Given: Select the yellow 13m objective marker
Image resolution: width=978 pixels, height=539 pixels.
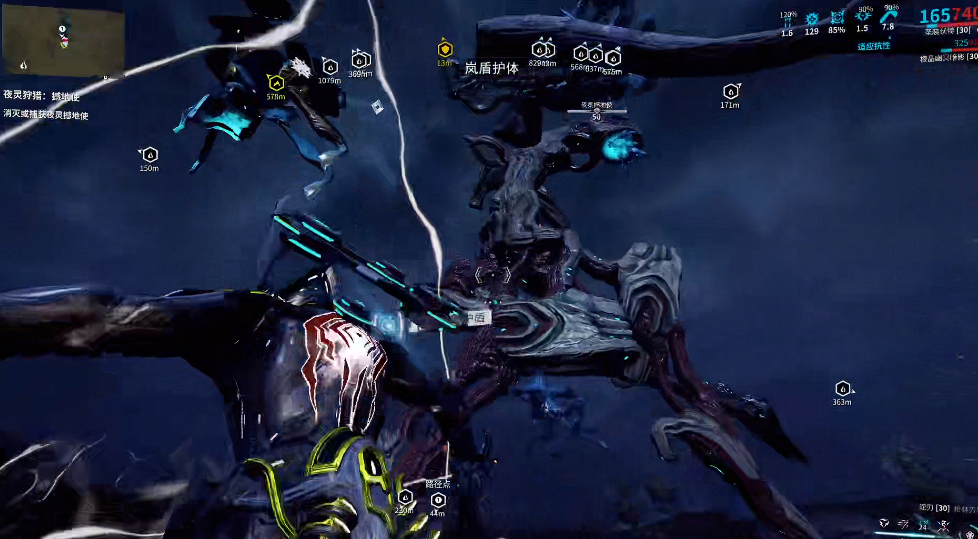Looking at the screenshot, I should point(444,48).
